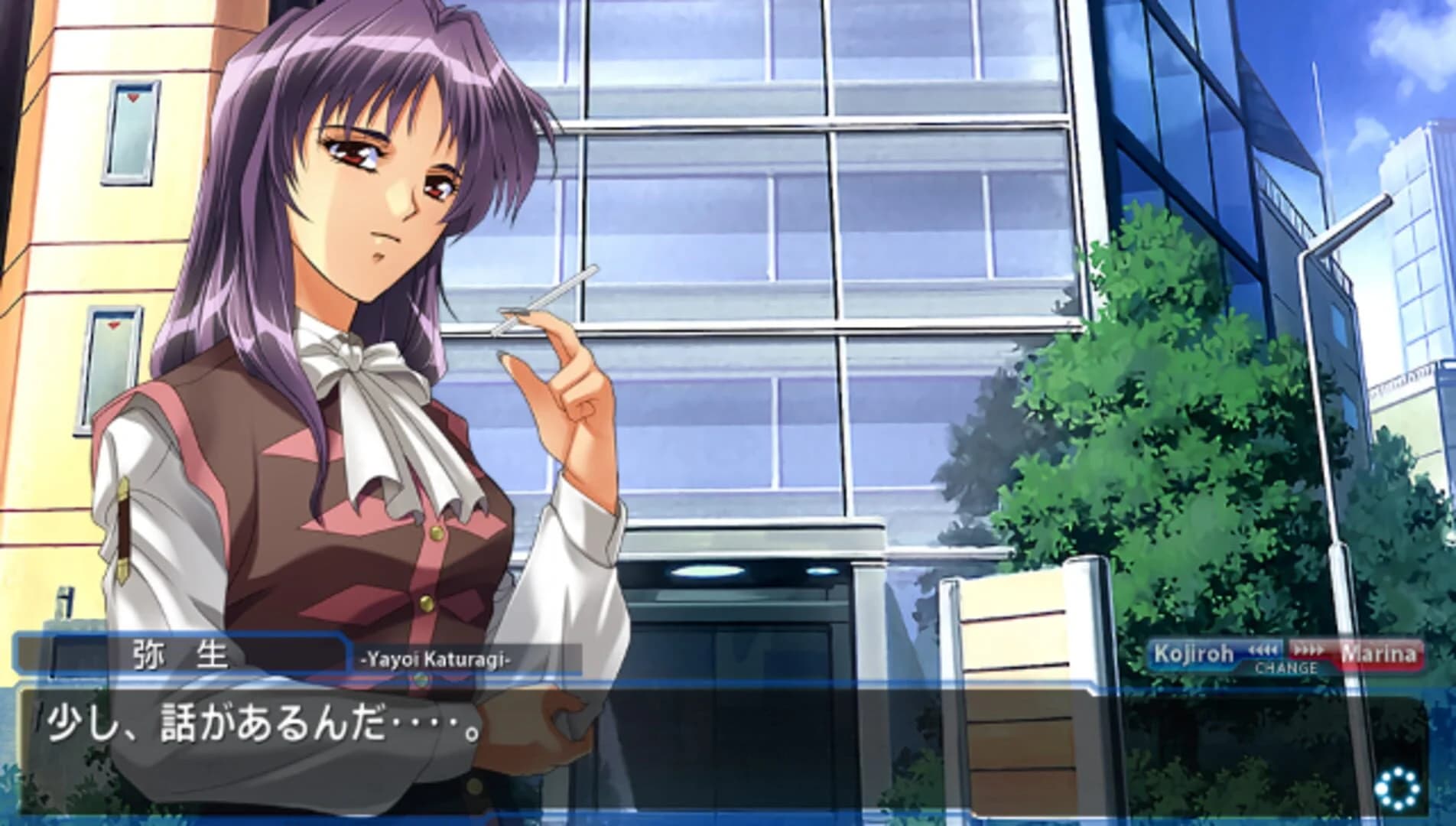Click the -Yayoi Katuragi- name label
The width and height of the screenshot is (1456, 826).
tap(436, 659)
